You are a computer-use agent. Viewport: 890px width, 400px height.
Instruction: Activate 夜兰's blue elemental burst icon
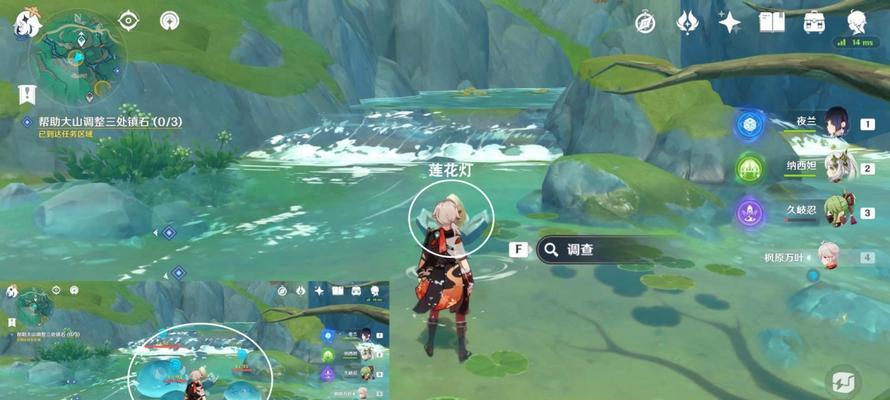tap(749, 125)
